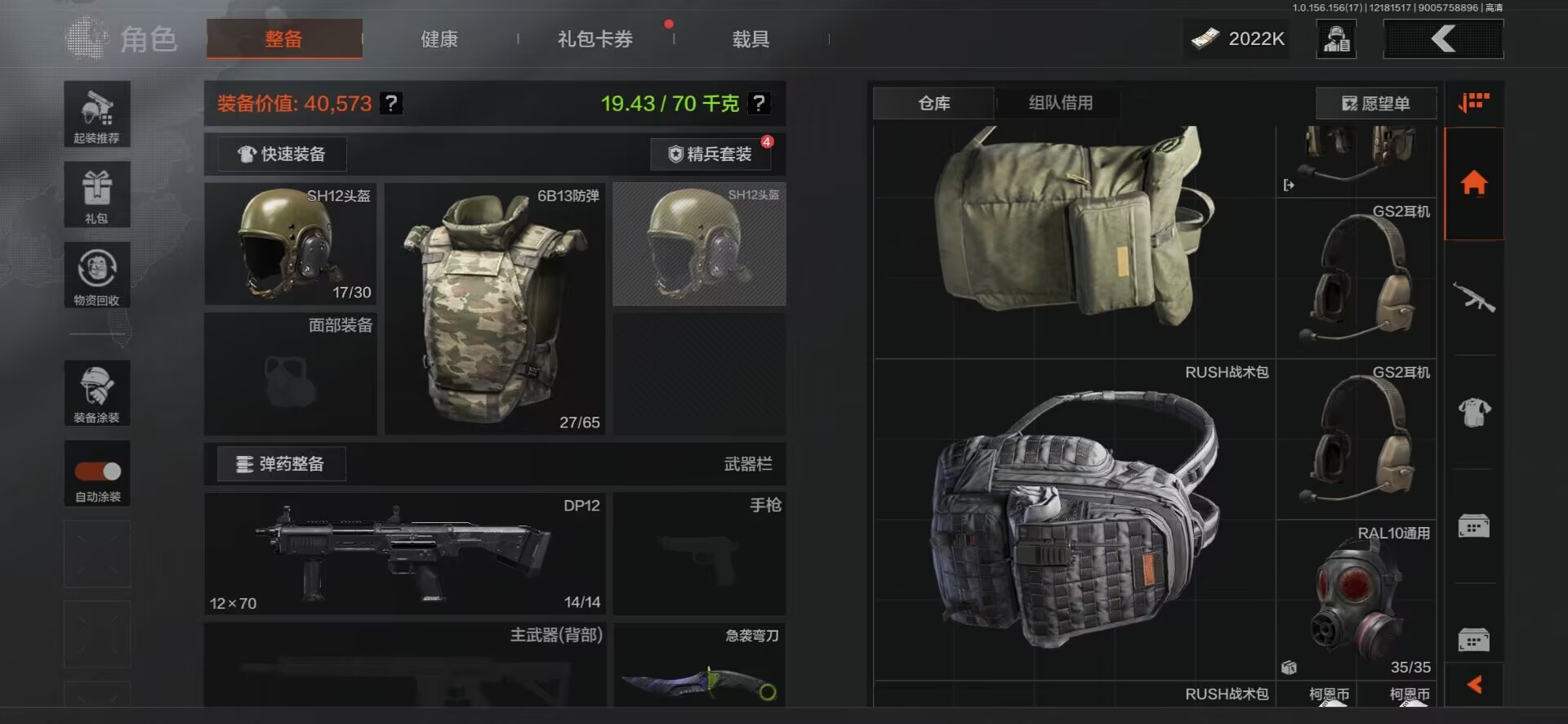This screenshot has height=724, width=1568.
Task: Open the 愿望单 wishlist
Action: (1376, 104)
